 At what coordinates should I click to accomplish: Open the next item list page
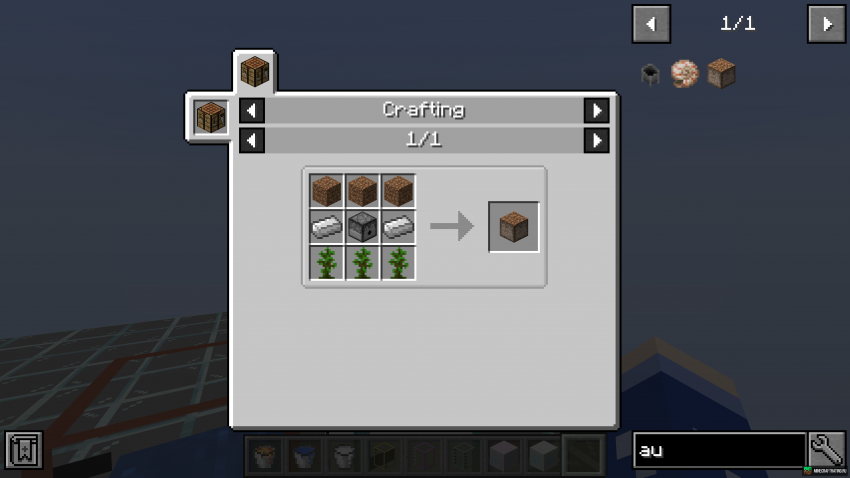click(826, 24)
